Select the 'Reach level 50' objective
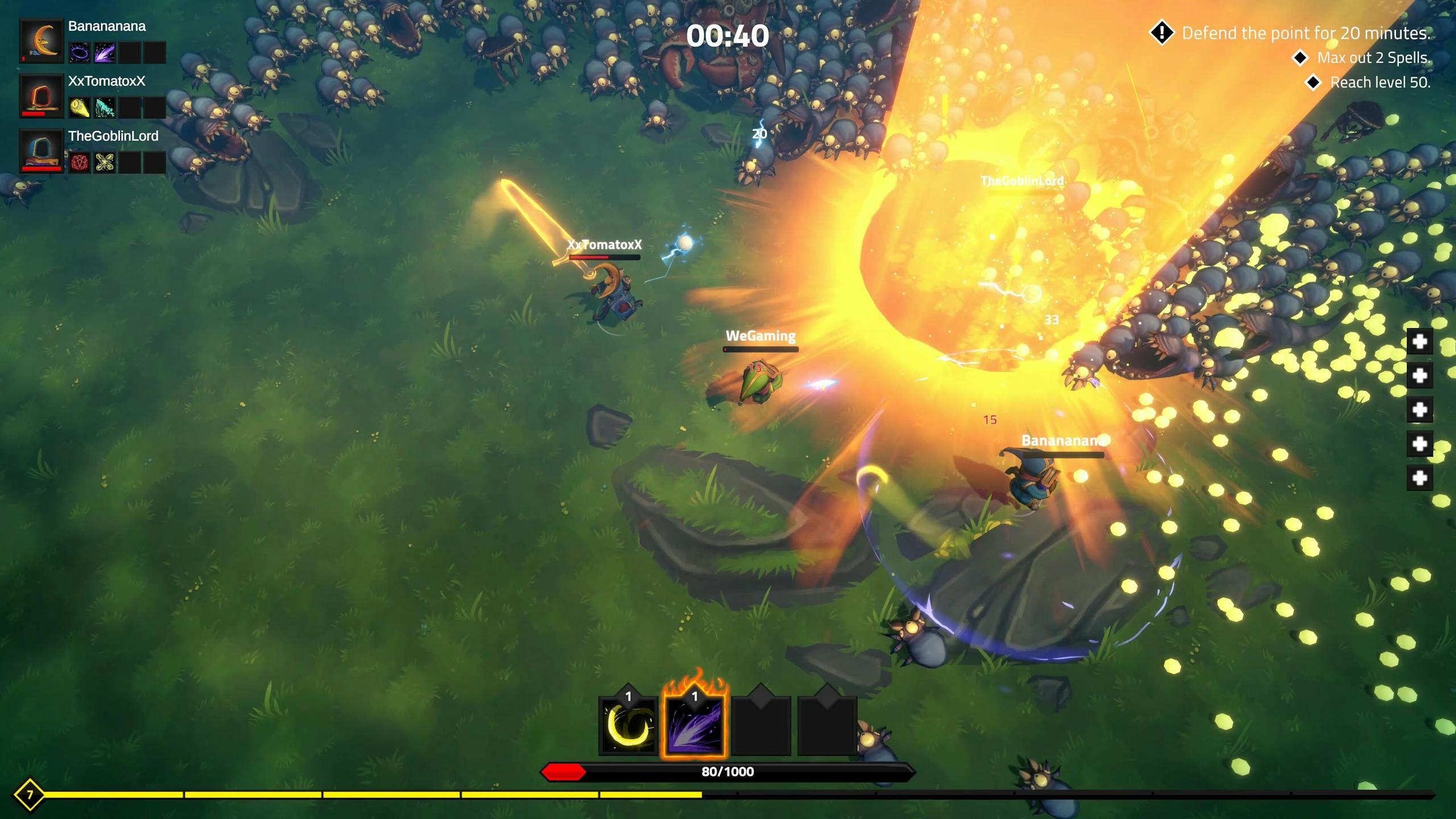 pyautogui.click(x=1379, y=82)
